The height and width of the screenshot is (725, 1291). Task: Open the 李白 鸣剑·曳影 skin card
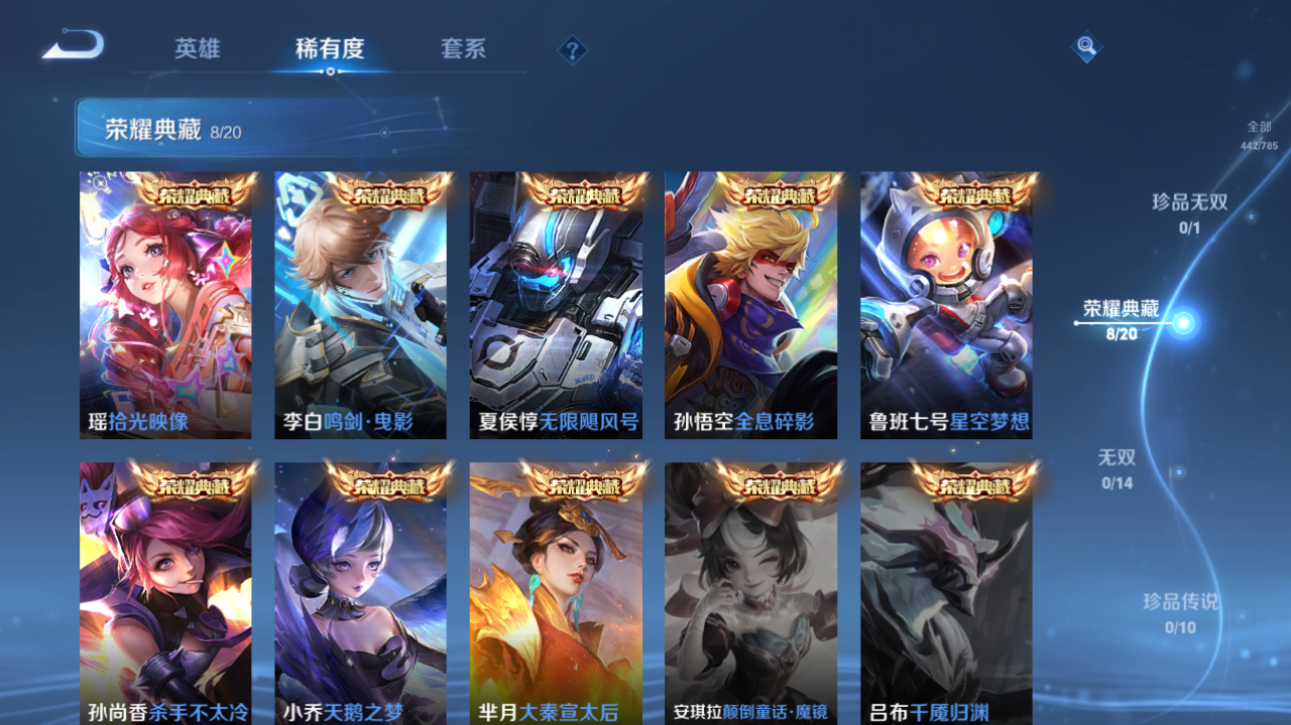tap(360, 300)
